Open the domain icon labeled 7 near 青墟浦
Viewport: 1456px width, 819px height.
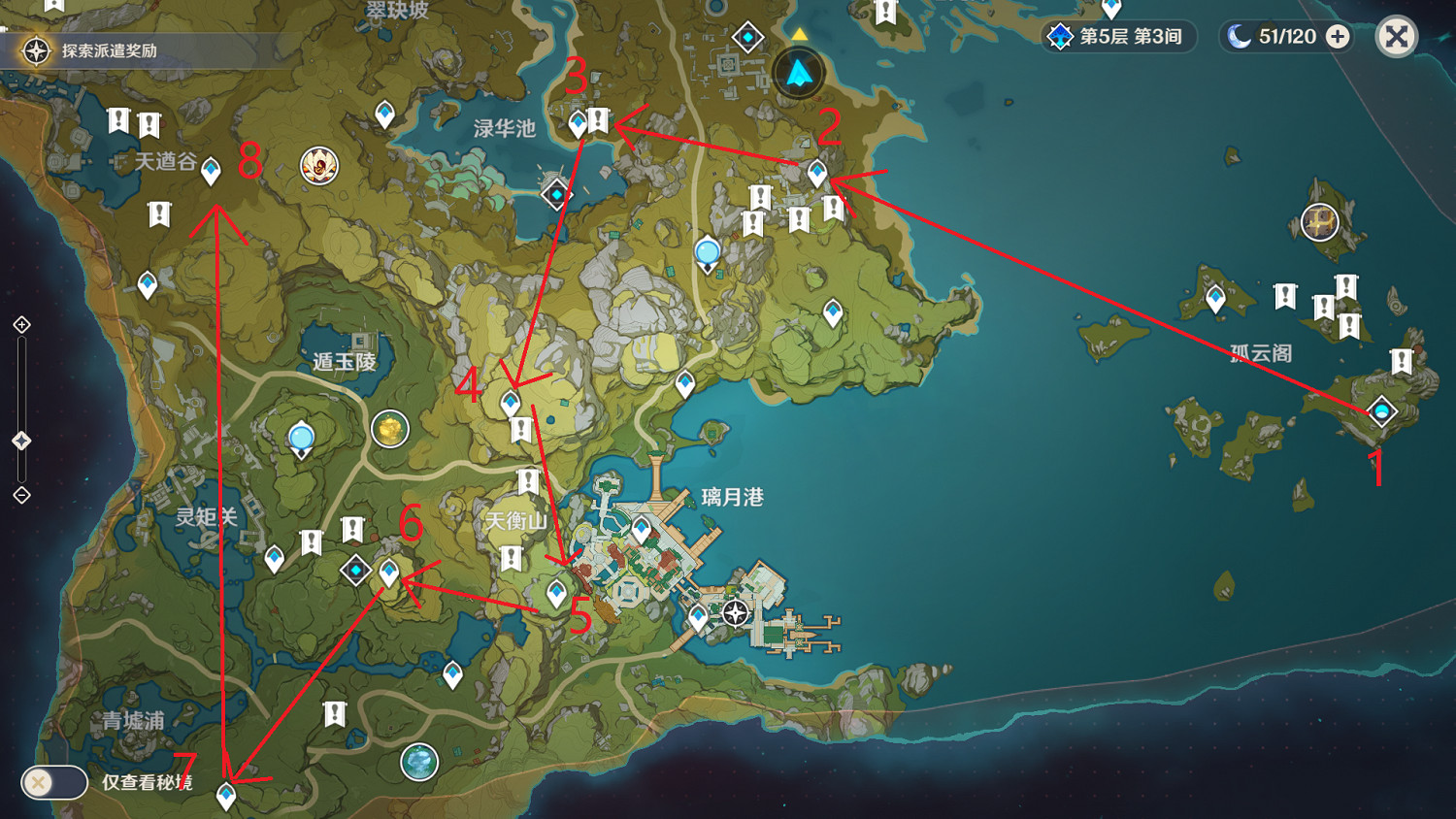coord(225,793)
